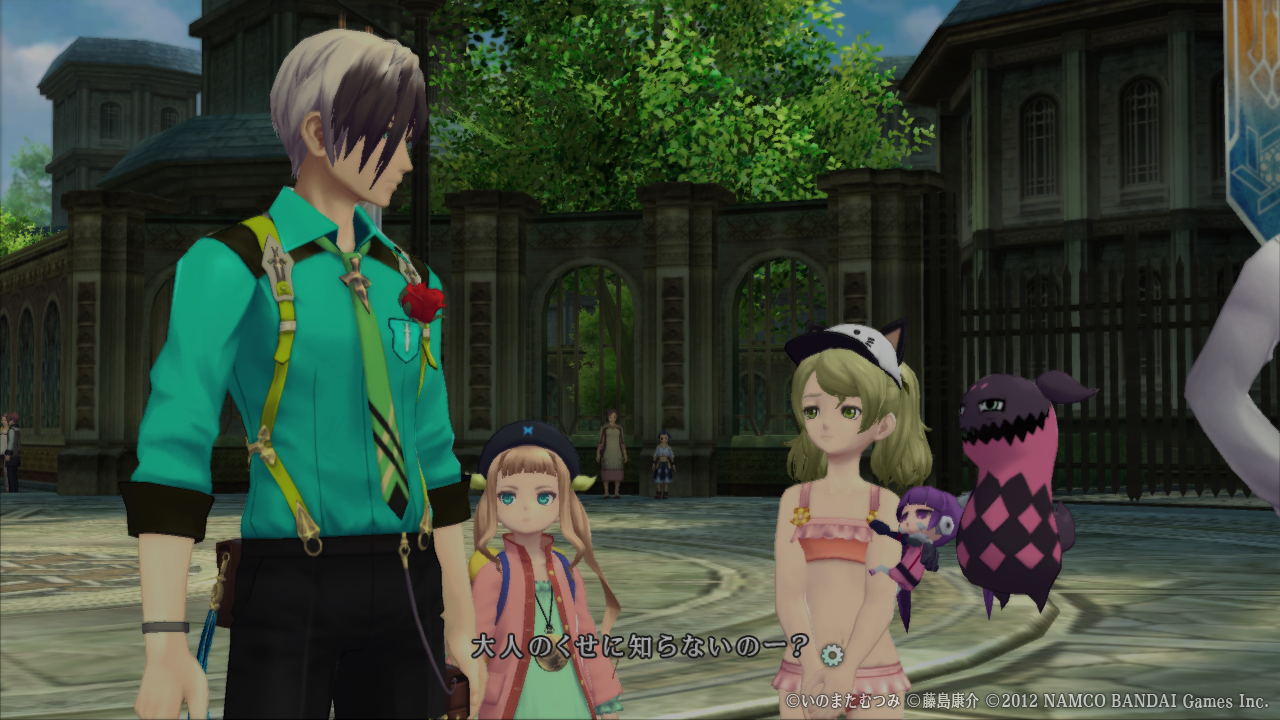1280x720 pixels.
Task: Click the gear dialogue-advance indicator
Action: tap(831, 654)
